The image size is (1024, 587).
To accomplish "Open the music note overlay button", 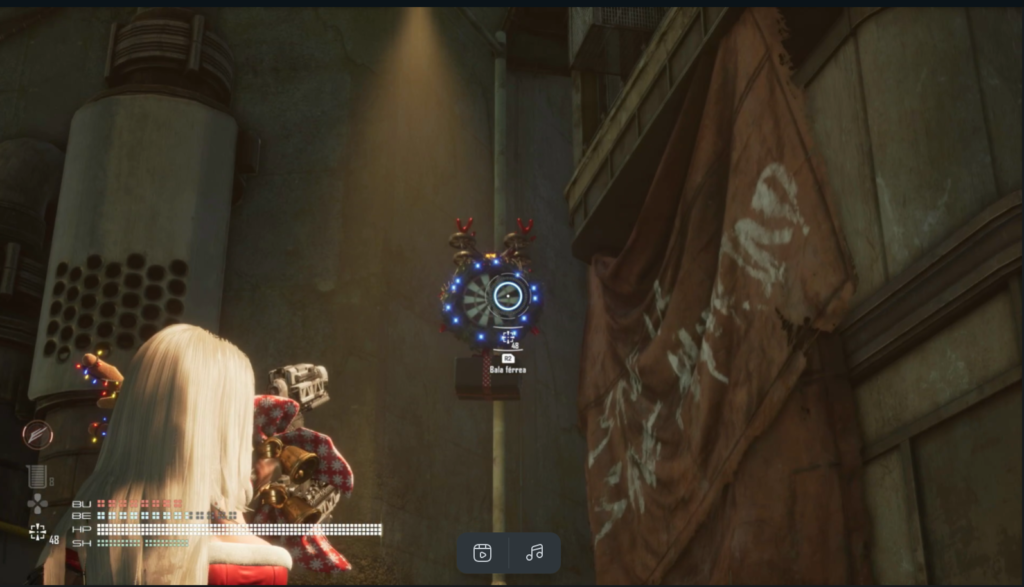I will [x=535, y=552].
